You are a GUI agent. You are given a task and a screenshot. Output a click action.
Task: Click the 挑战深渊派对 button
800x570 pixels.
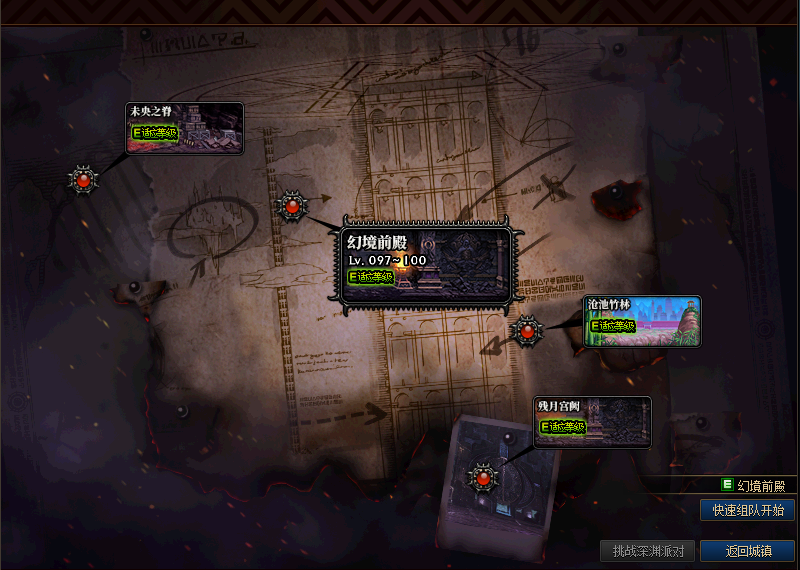tap(647, 551)
